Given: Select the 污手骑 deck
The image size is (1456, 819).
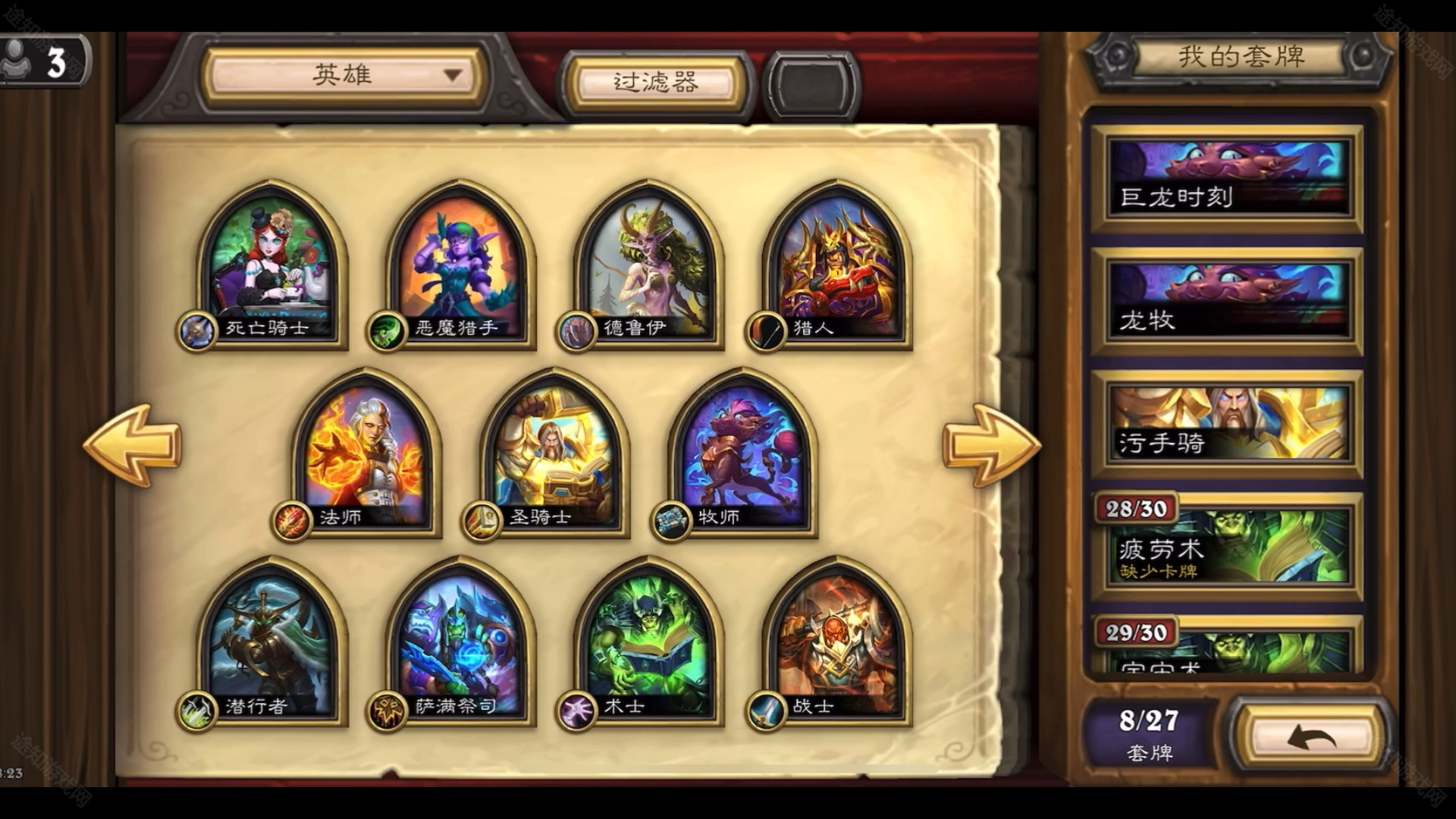Looking at the screenshot, I should coord(1226,424).
